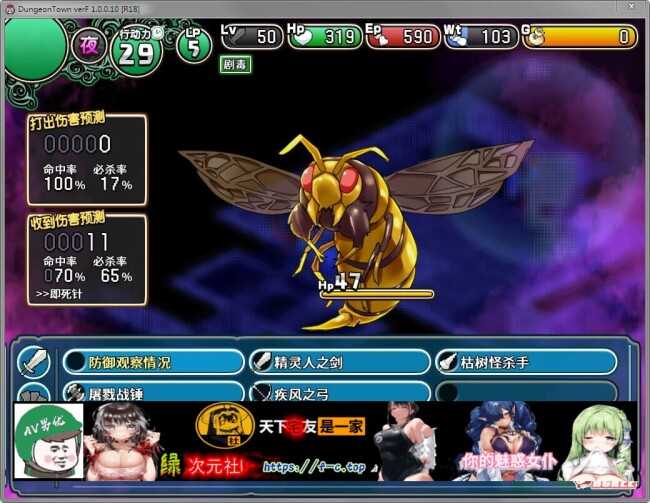Choose the 枯树怪杀手 weapon
Viewport: 650px width, 503px height.
525,362
